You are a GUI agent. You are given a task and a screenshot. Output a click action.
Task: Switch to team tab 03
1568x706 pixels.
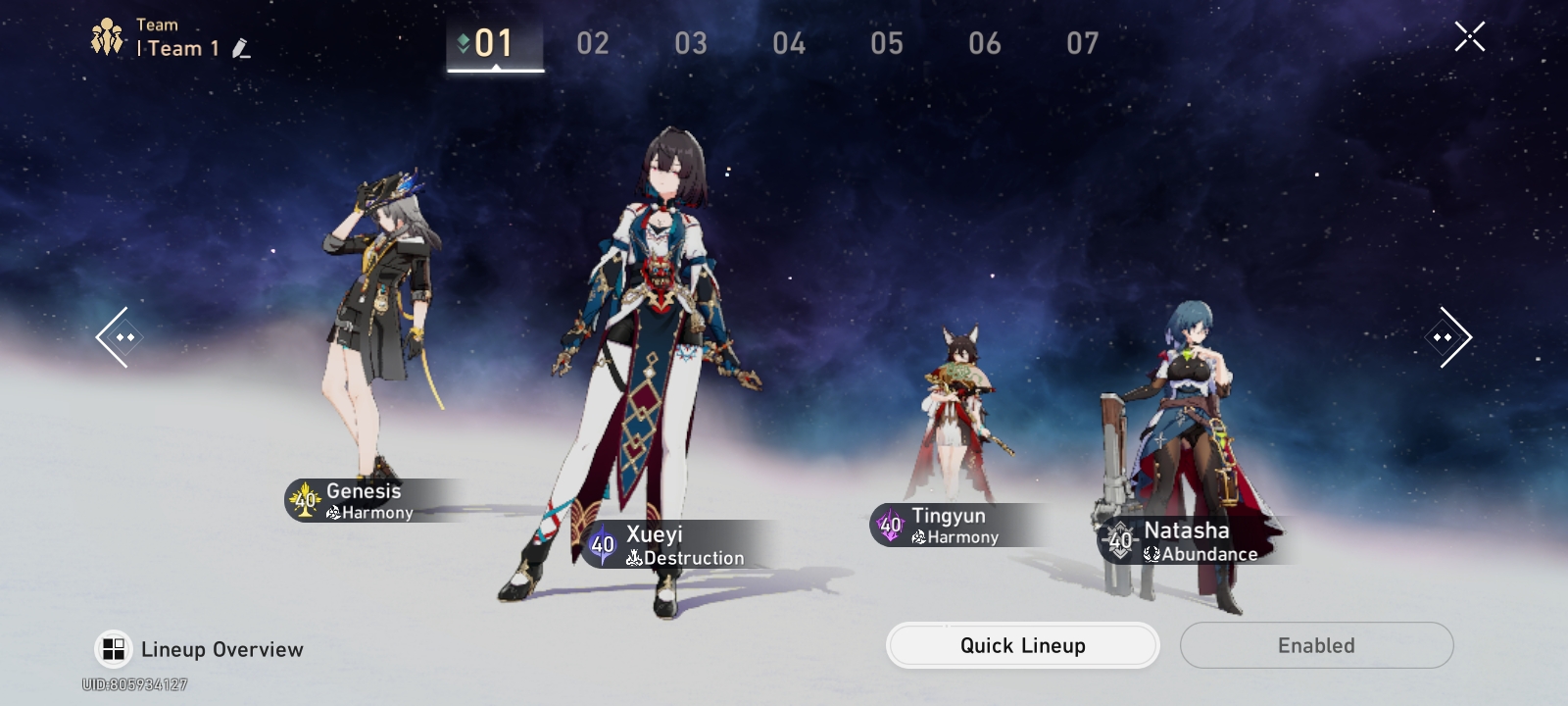(691, 43)
